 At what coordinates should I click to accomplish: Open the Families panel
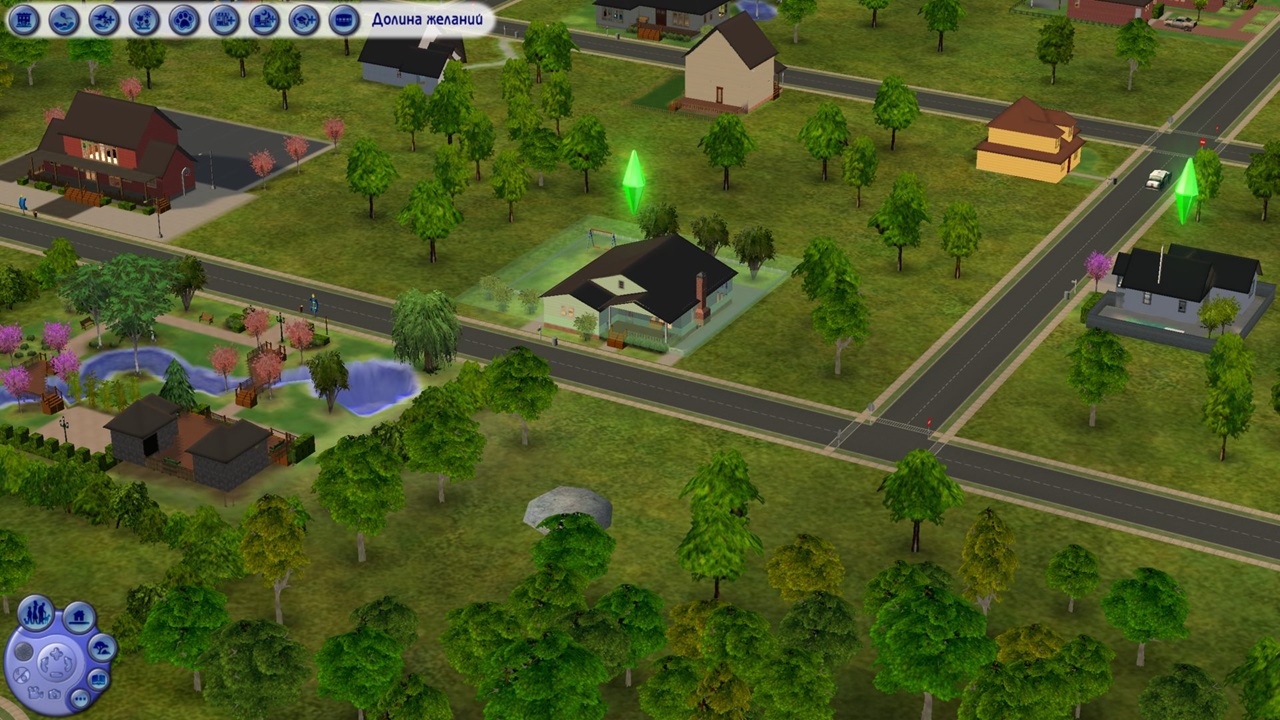pyautogui.click(x=36, y=612)
